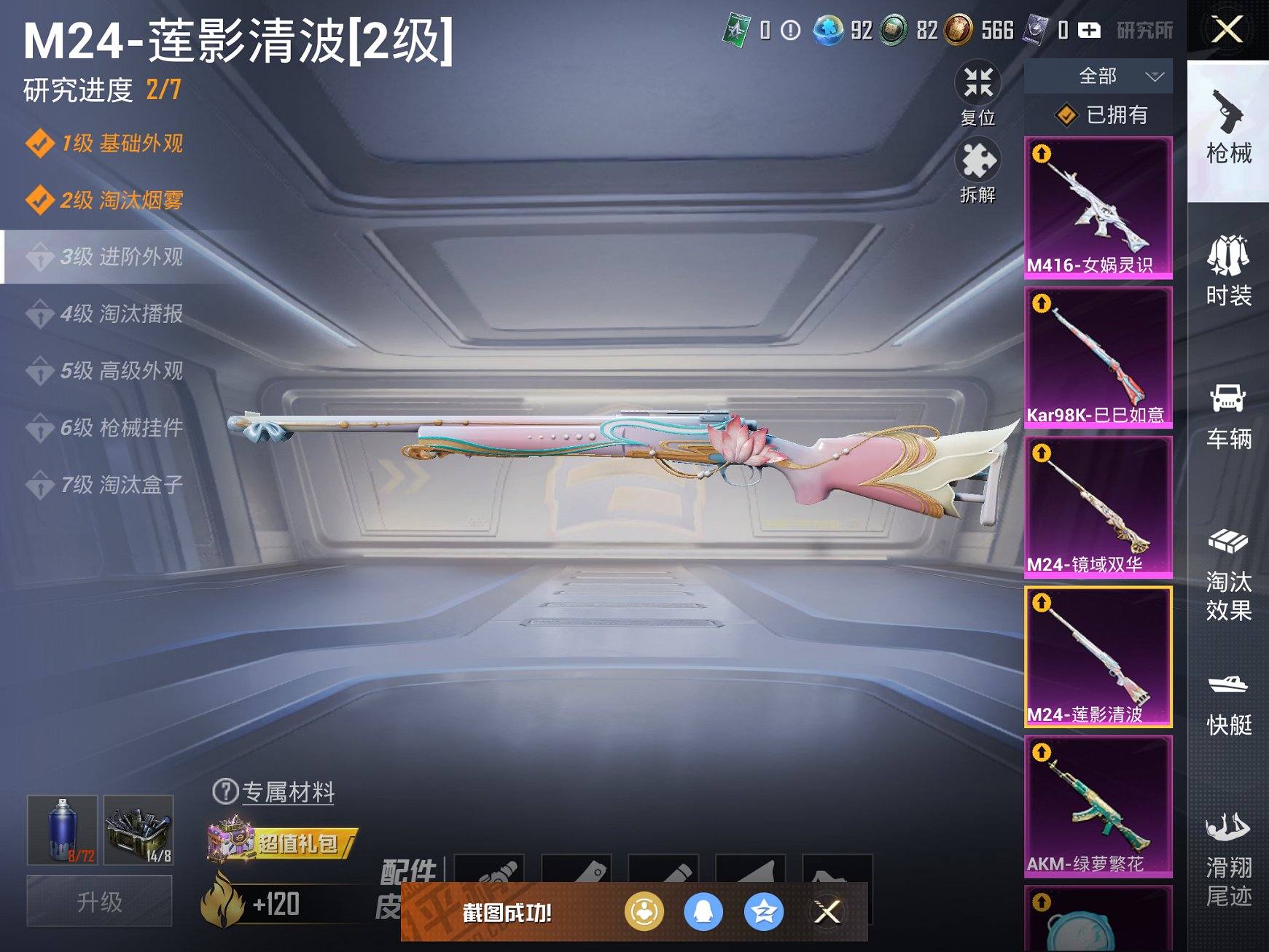The width and height of the screenshot is (1269, 952).
Task: Open the 研究所 link top right
Action: click(1146, 31)
